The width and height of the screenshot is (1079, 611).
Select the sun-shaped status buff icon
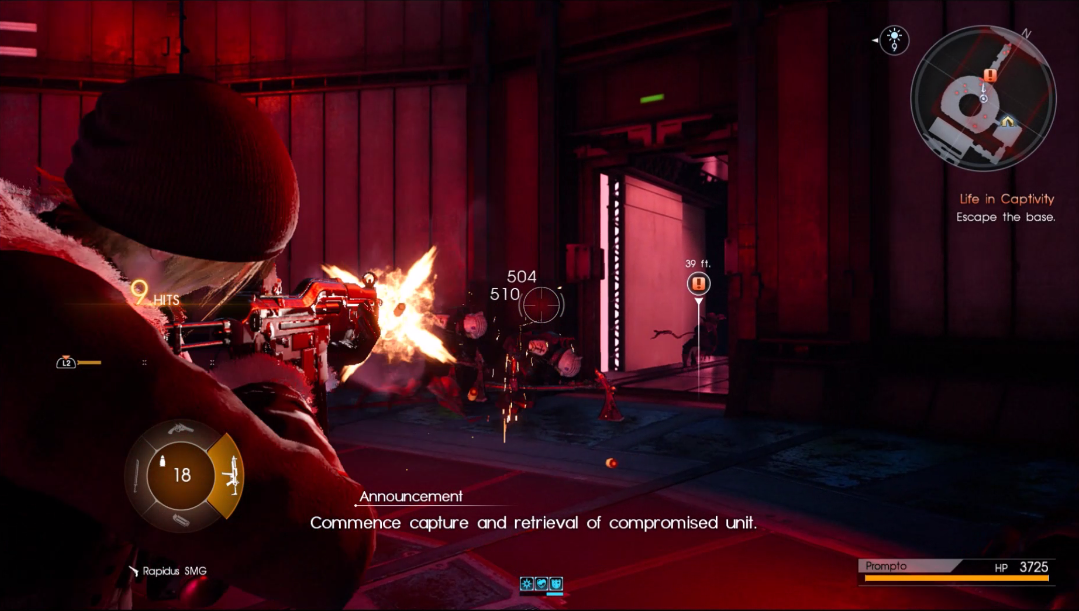click(527, 584)
